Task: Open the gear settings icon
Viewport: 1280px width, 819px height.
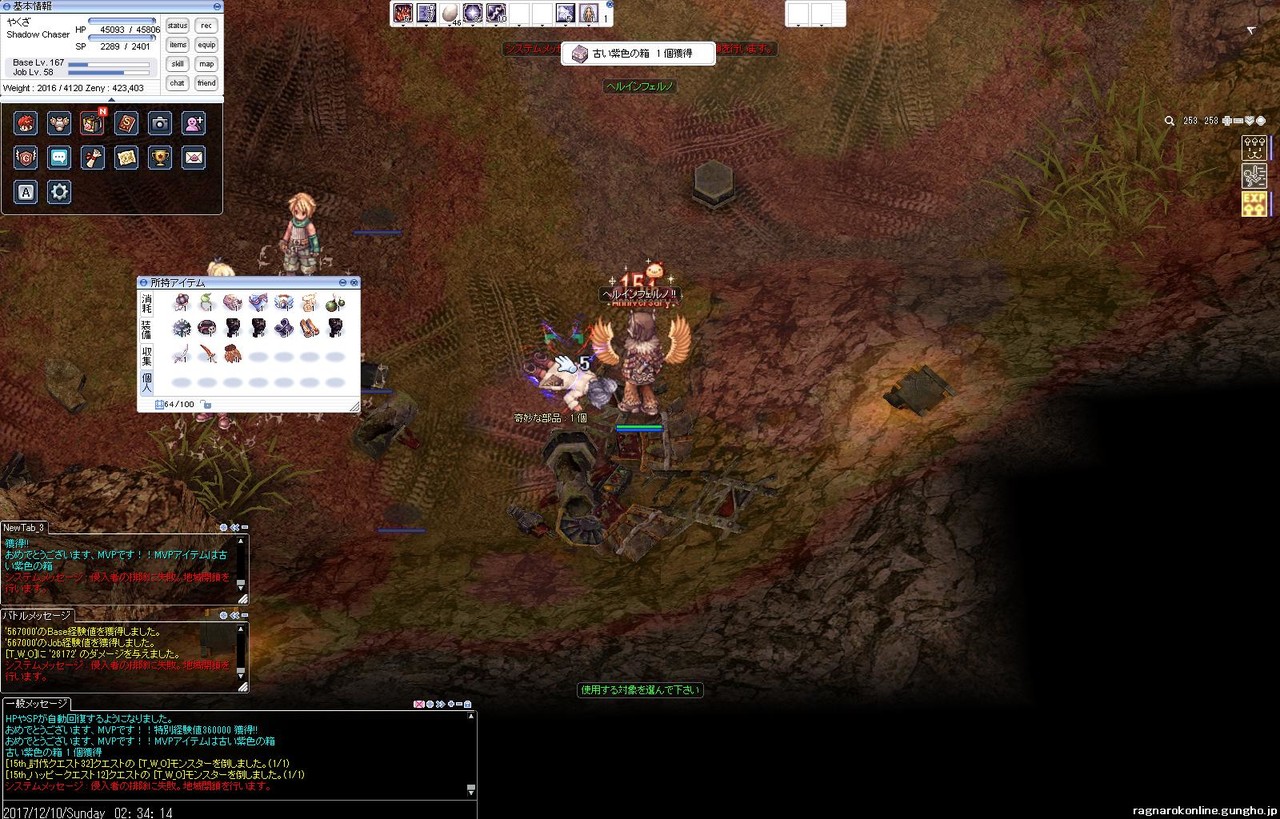Action: (x=59, y=192)
